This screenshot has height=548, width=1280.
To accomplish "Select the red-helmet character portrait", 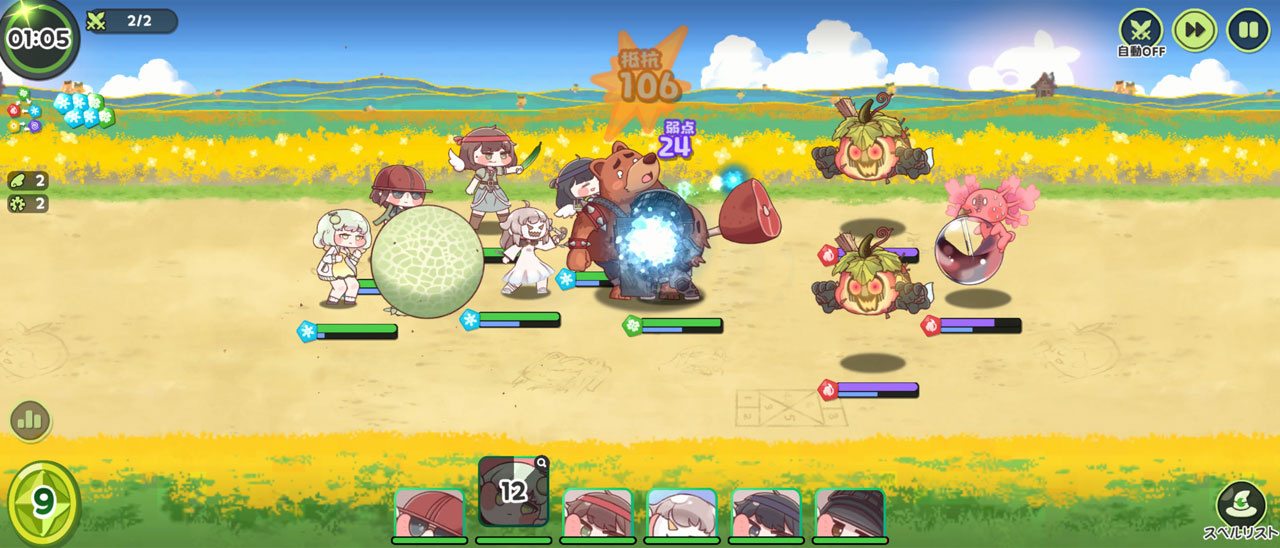I will click(x=429, y=514).
